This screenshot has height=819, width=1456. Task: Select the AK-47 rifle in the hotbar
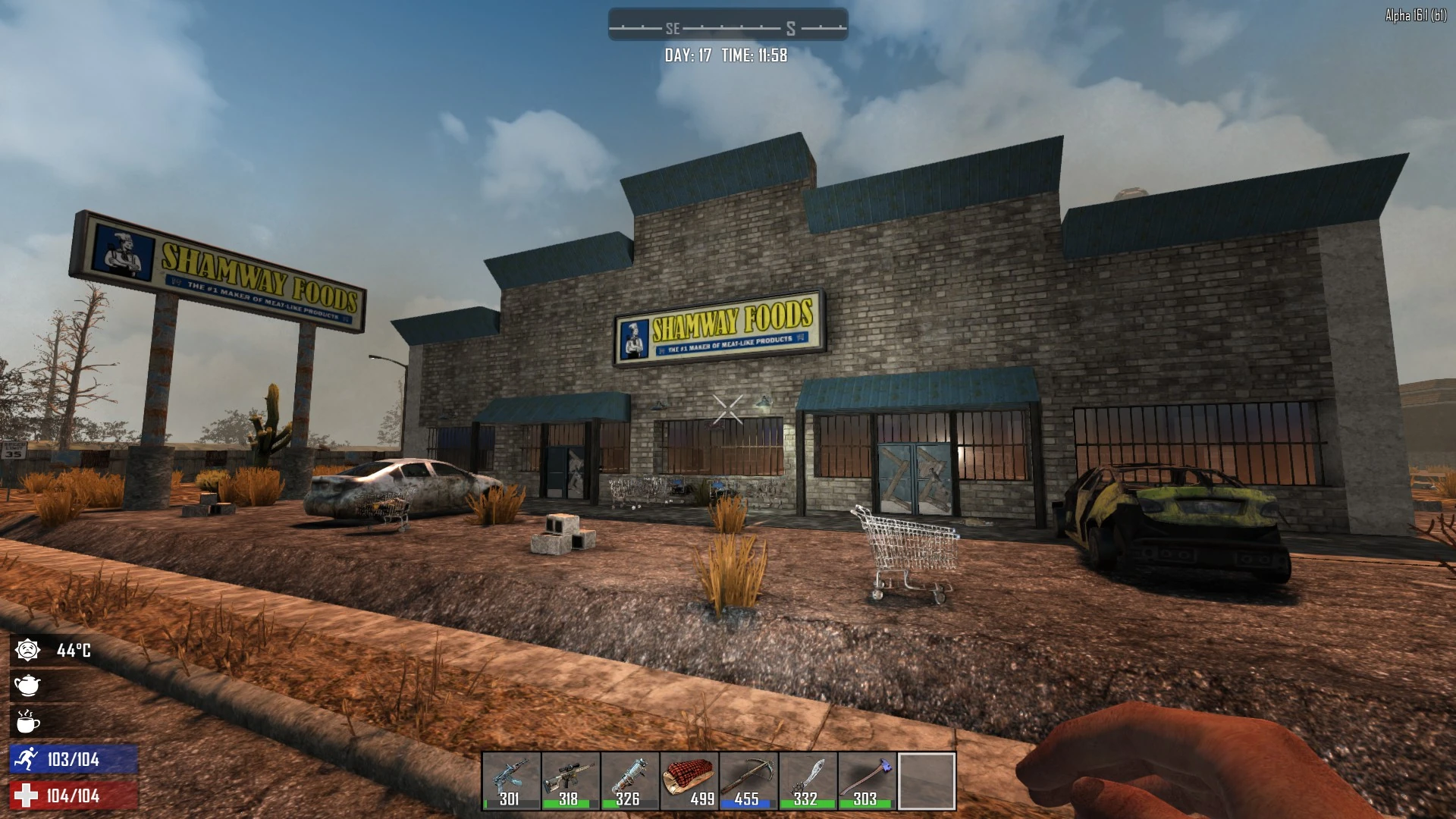(x=510, y=781)
